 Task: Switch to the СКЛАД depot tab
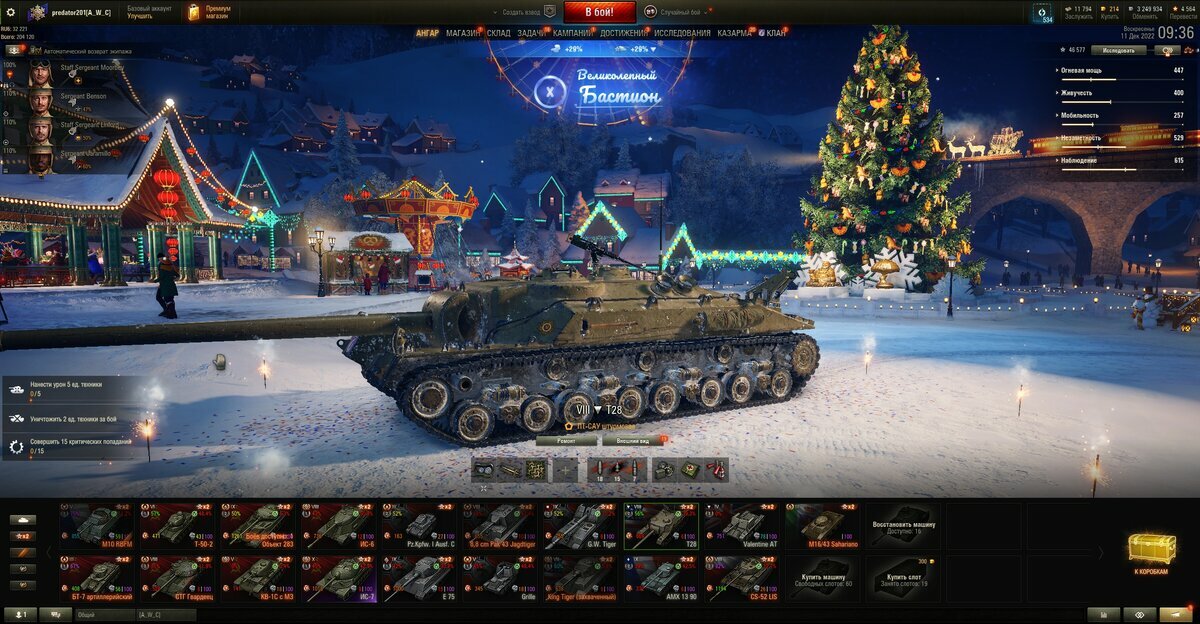[x=499, y=33]
